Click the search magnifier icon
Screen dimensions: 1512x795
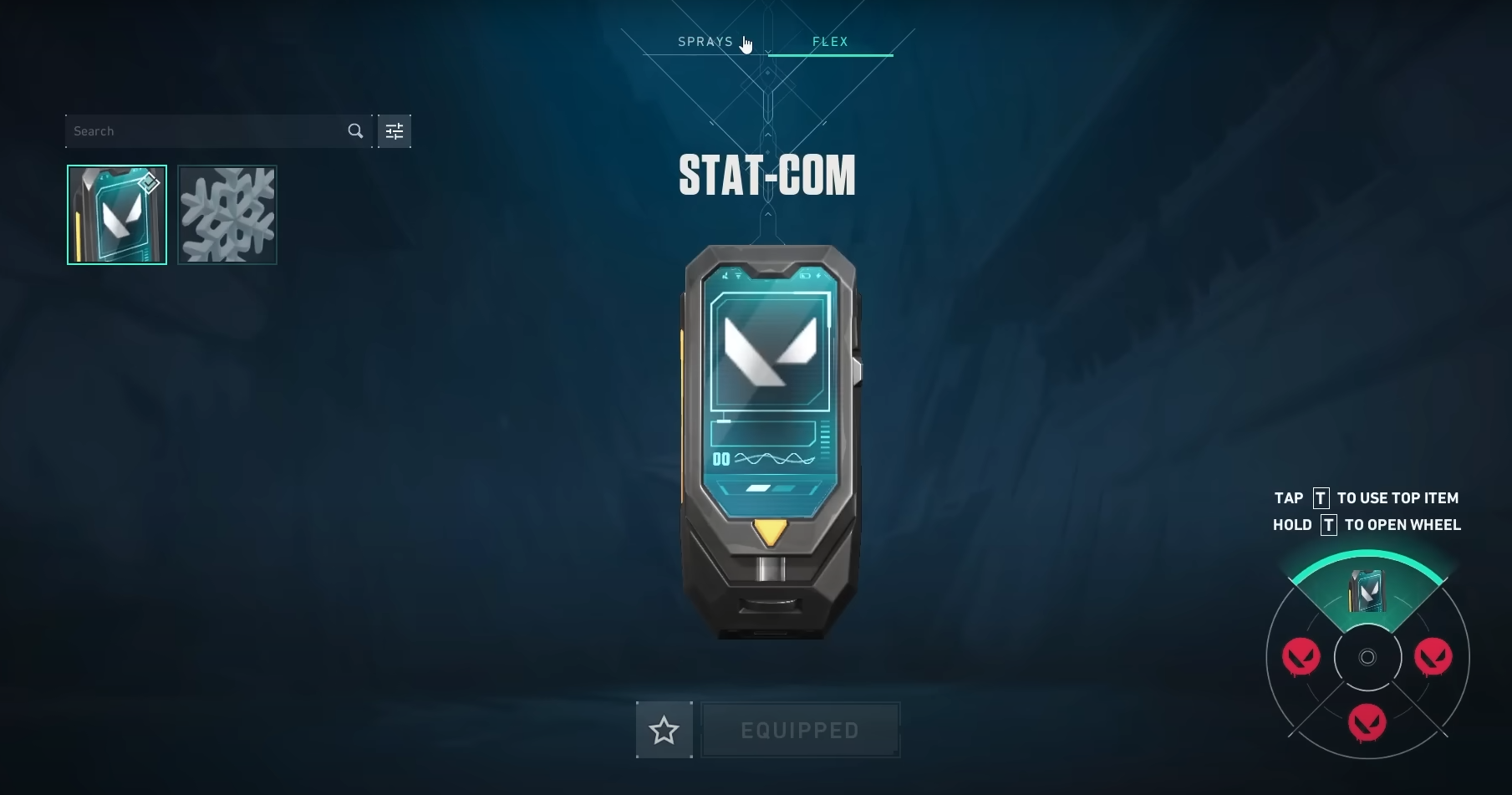coord(355,130)
